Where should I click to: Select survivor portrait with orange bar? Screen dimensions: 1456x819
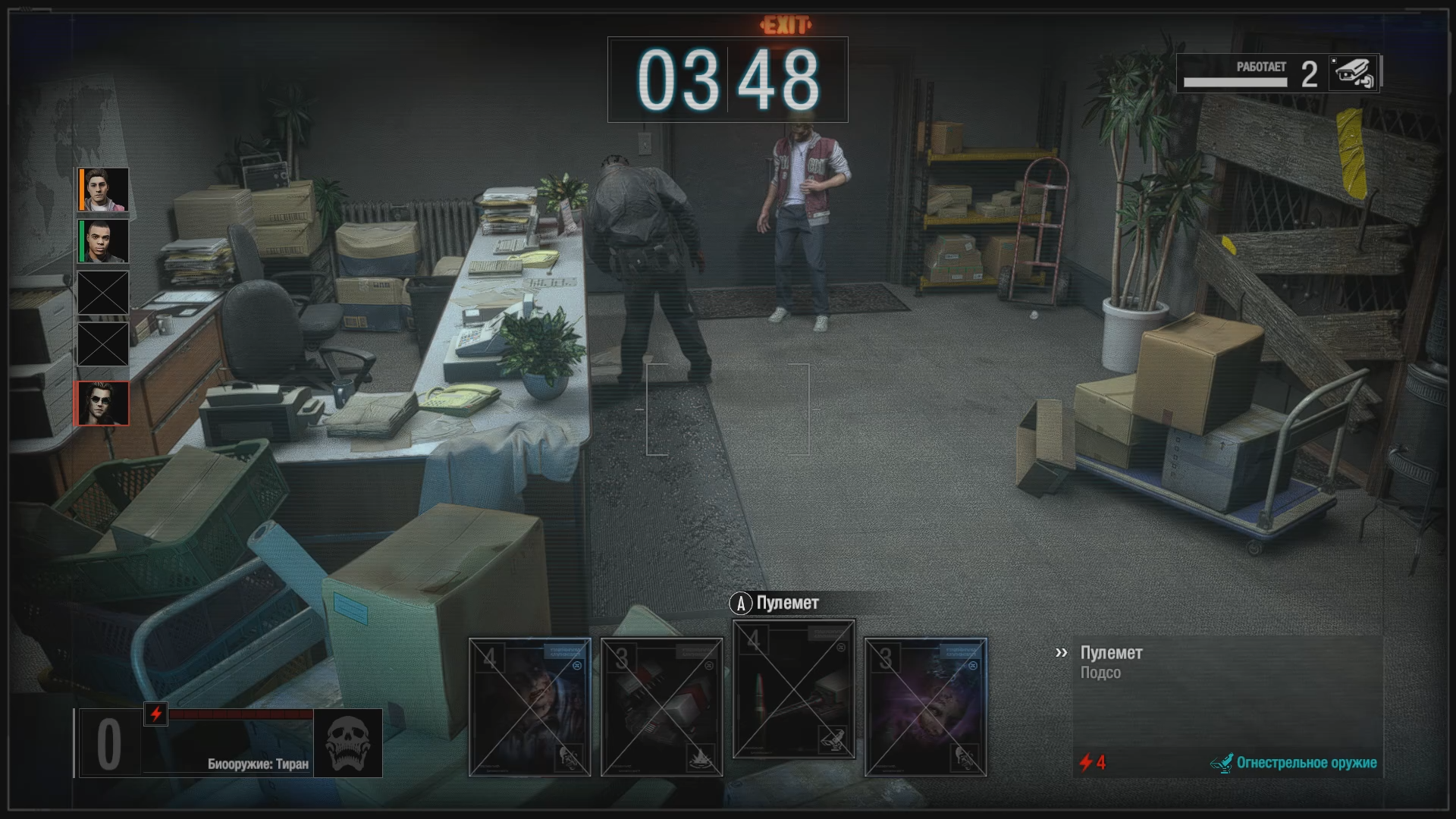click(103, 190)
